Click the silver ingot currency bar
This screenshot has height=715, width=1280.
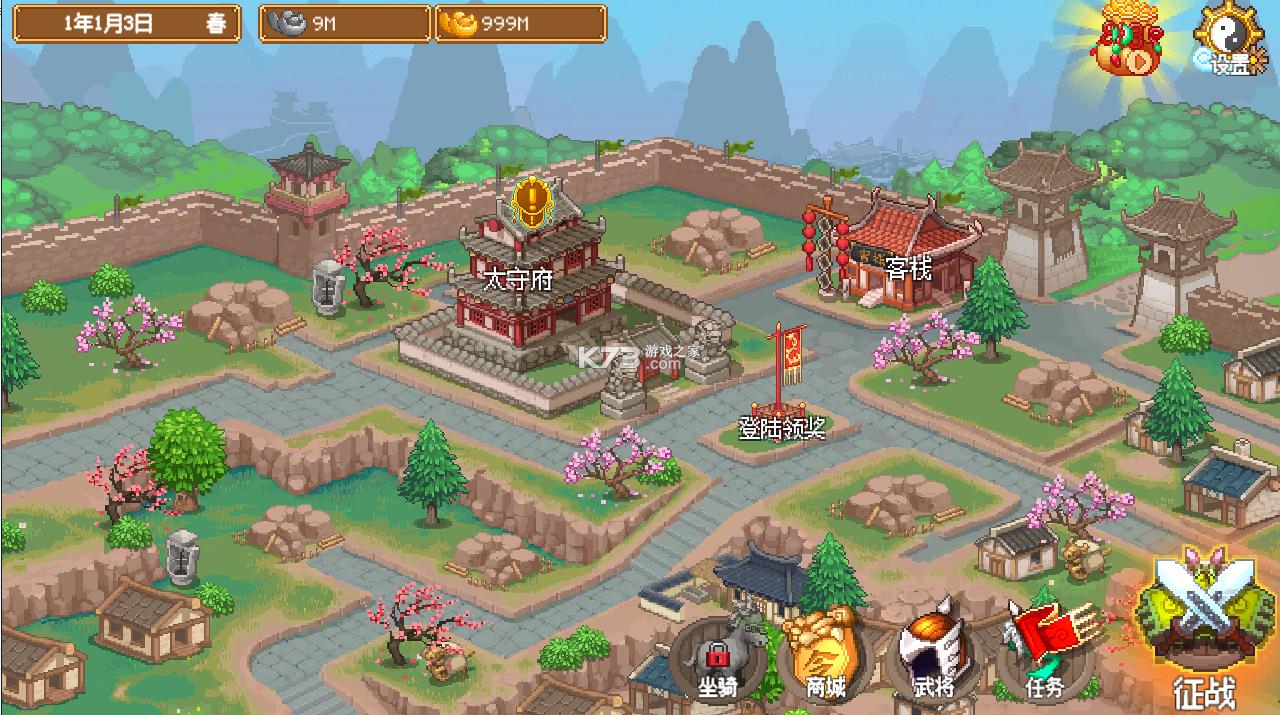pos(345,24)
